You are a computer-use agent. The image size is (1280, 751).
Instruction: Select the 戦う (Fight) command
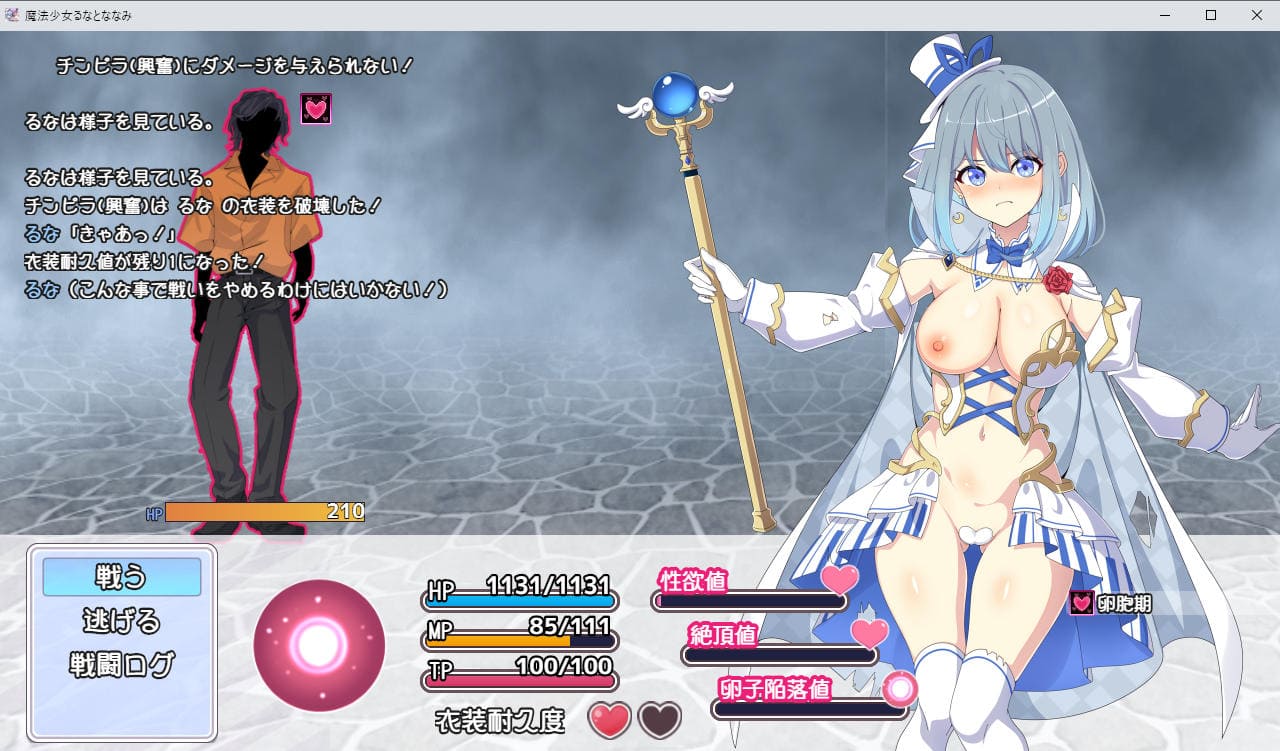tap(121, 577)
